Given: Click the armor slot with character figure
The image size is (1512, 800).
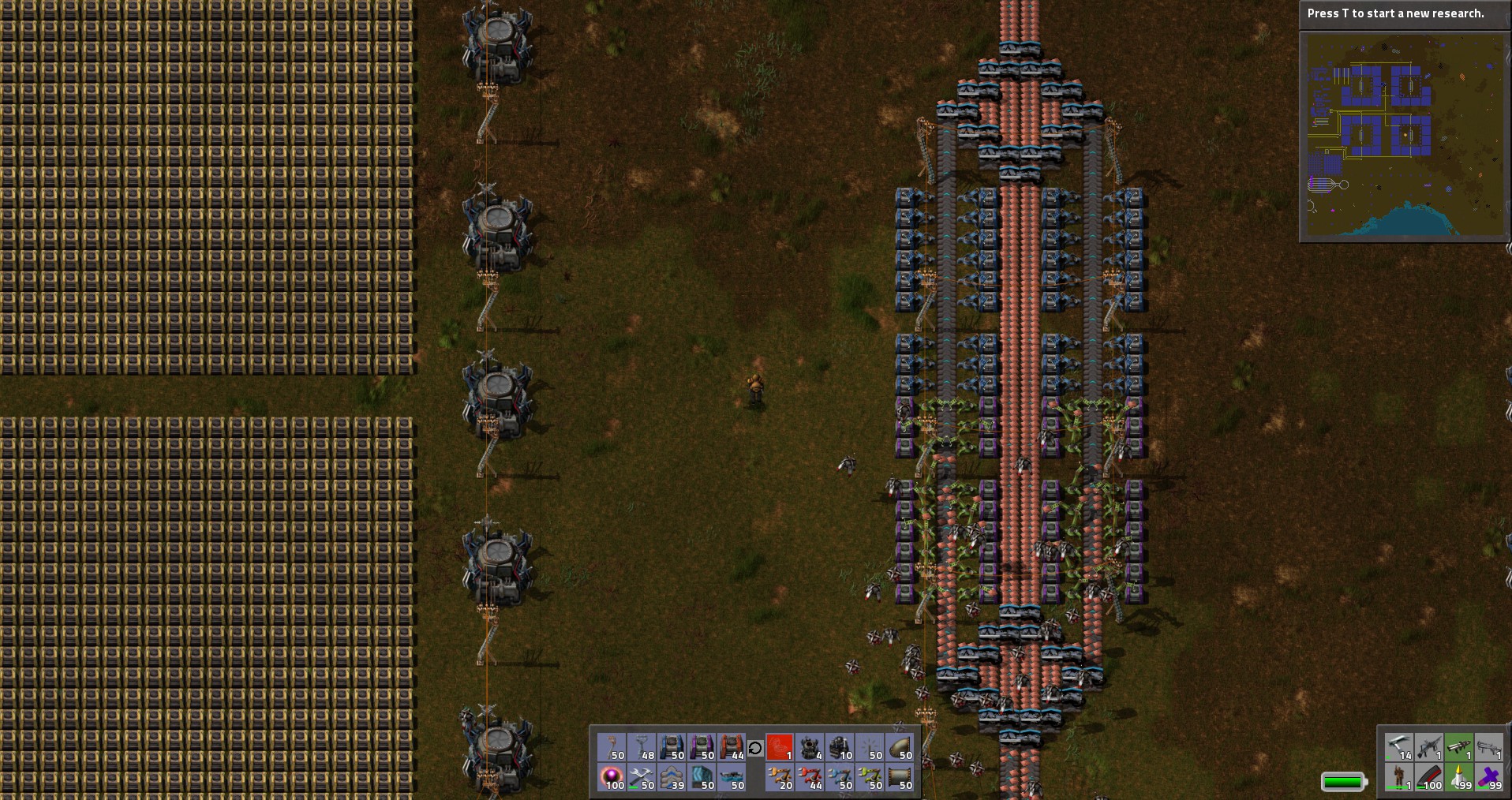Looking at the screenshot, I should [x=1399, y=777].
